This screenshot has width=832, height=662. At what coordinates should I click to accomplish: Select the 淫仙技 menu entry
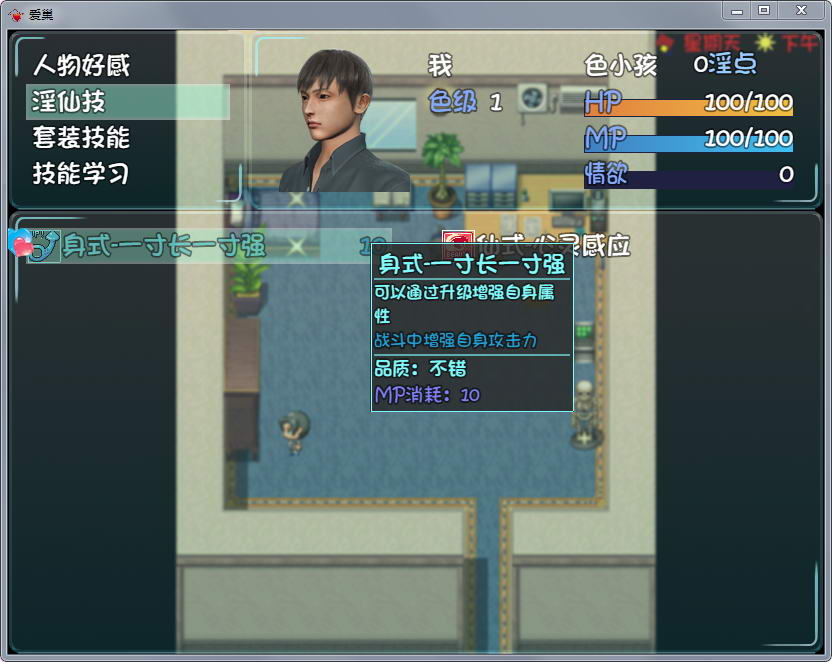70,102
